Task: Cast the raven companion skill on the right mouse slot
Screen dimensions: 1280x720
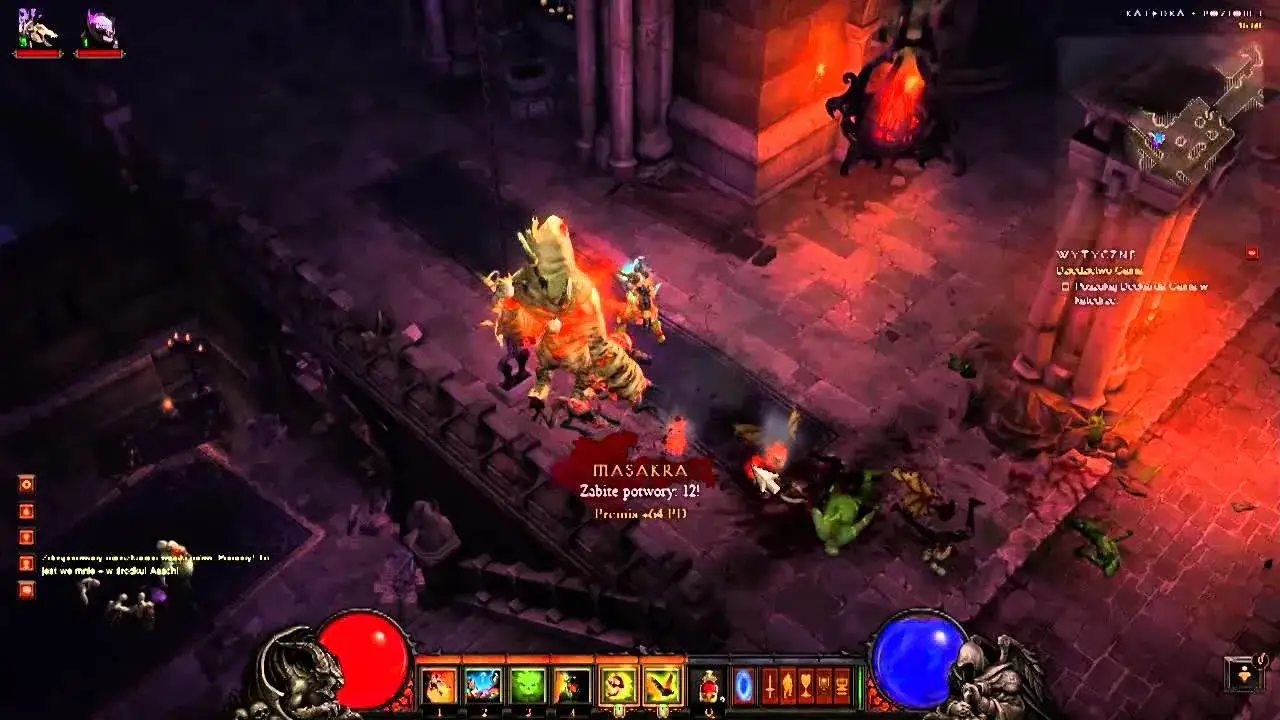Action: 662,687
